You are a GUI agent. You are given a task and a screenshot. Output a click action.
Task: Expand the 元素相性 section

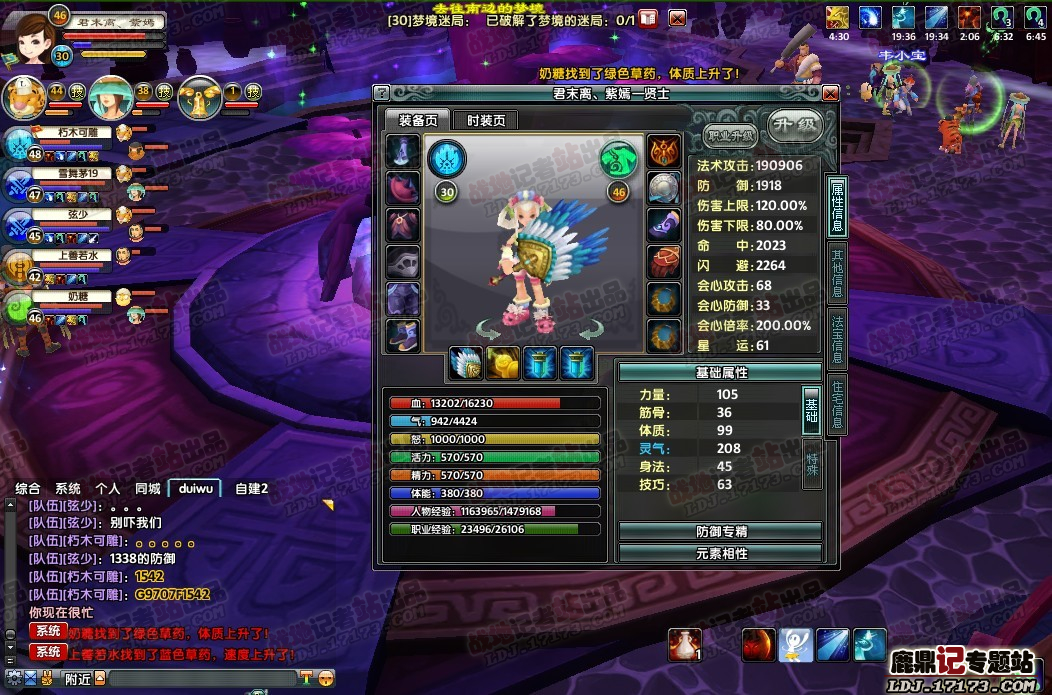(x=720, y=553)
